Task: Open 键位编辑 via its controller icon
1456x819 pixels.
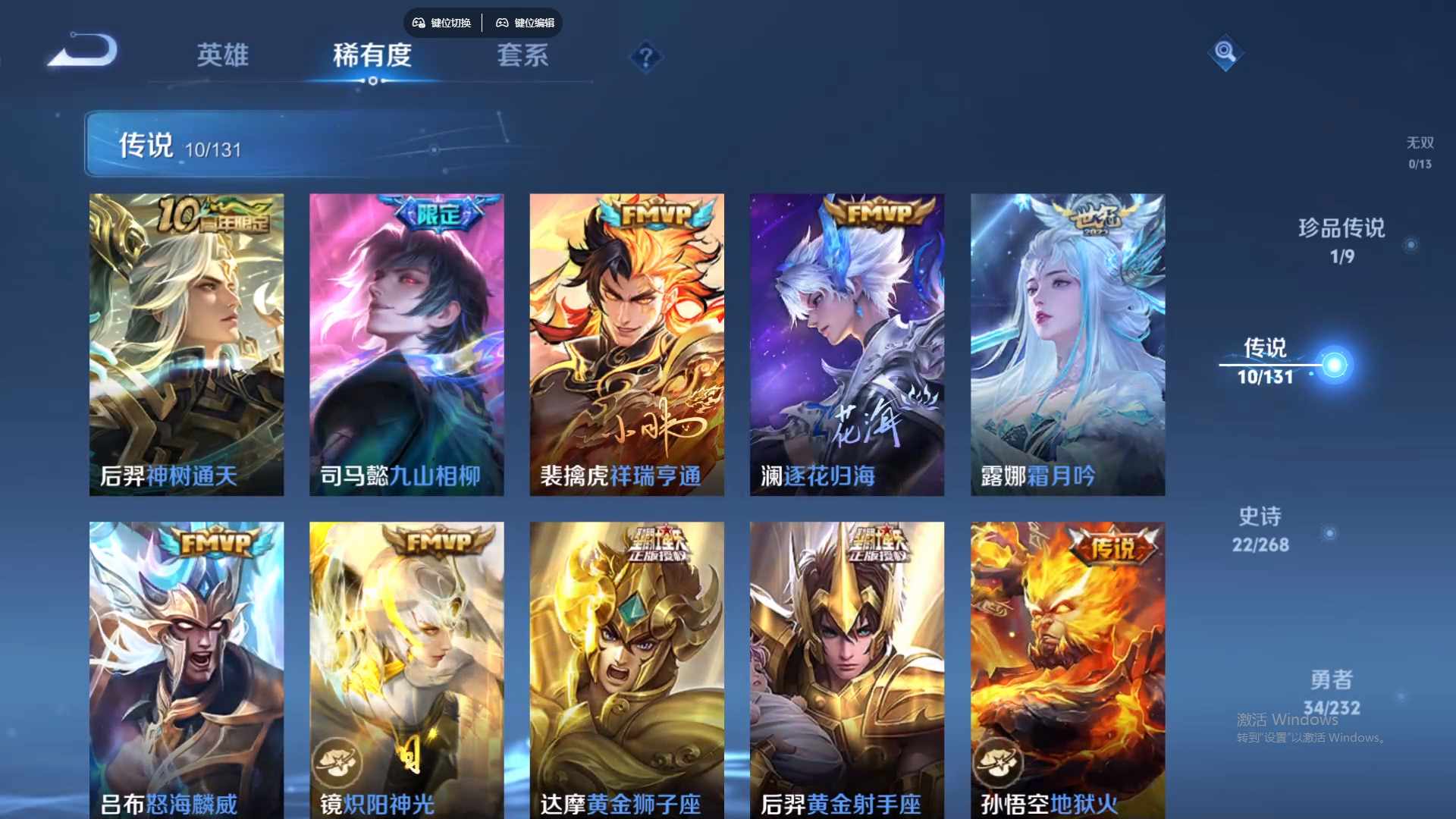Action: point(503,23)
